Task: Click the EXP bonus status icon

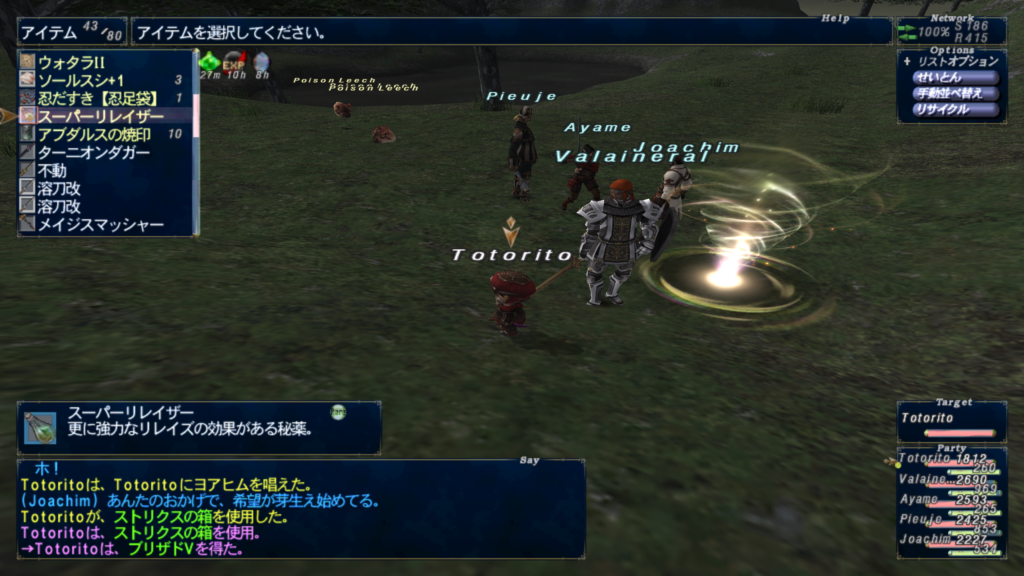Action: [234, 62]
